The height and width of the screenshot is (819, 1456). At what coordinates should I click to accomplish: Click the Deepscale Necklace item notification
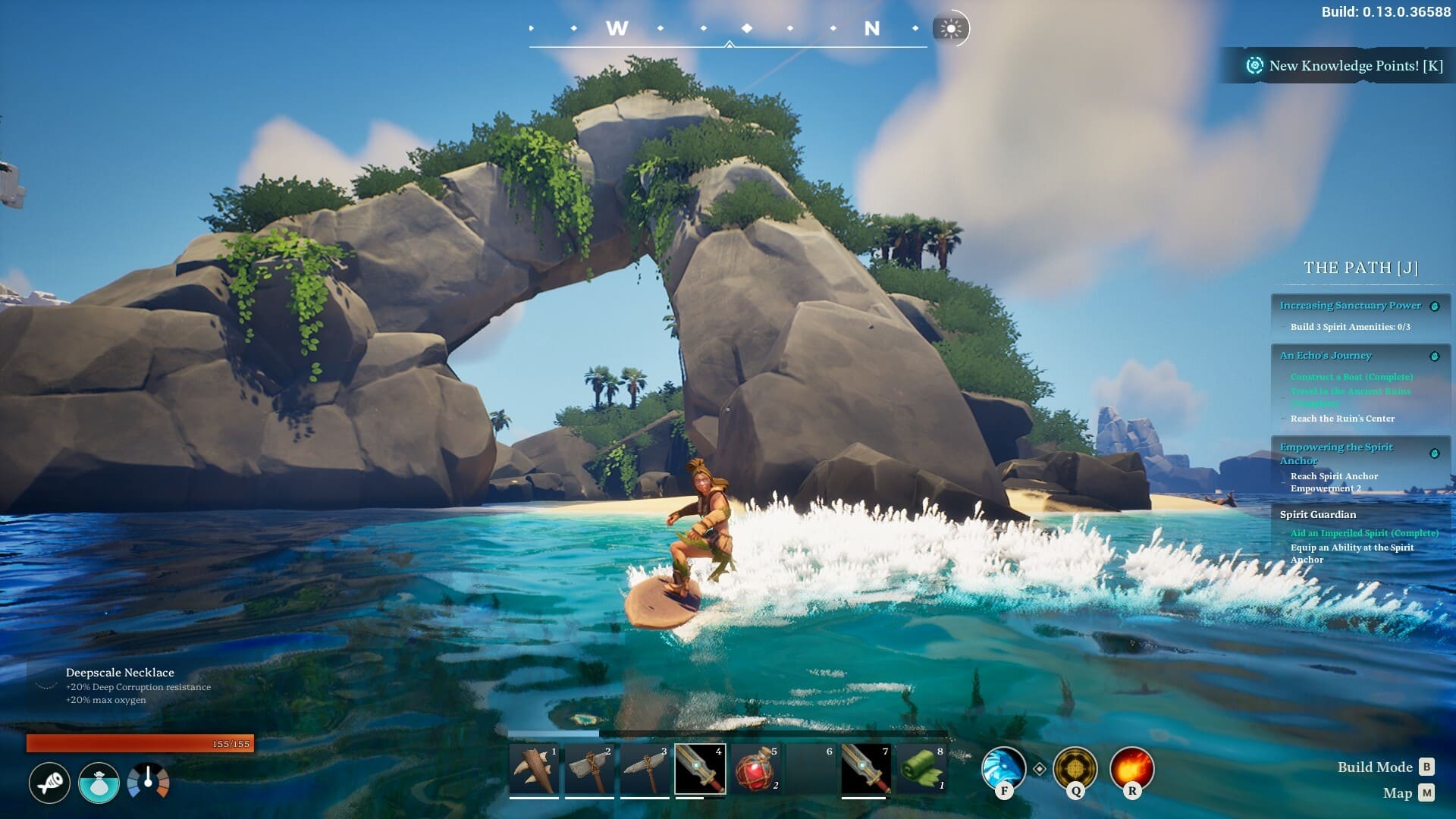click(x=120, y=673)
